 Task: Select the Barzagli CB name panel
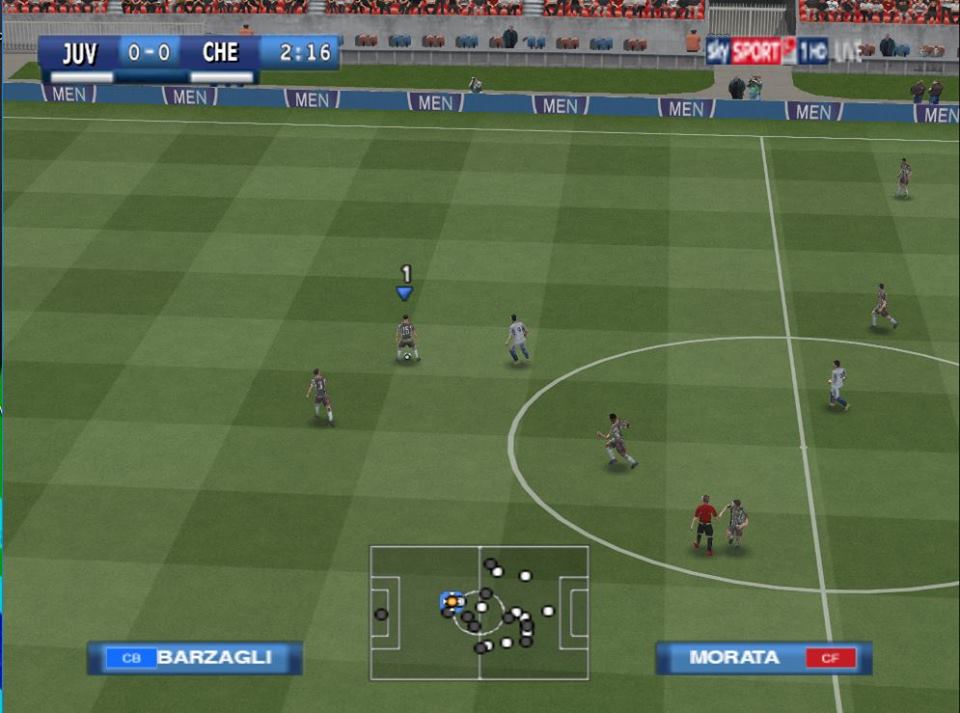(x=195, y=657)
